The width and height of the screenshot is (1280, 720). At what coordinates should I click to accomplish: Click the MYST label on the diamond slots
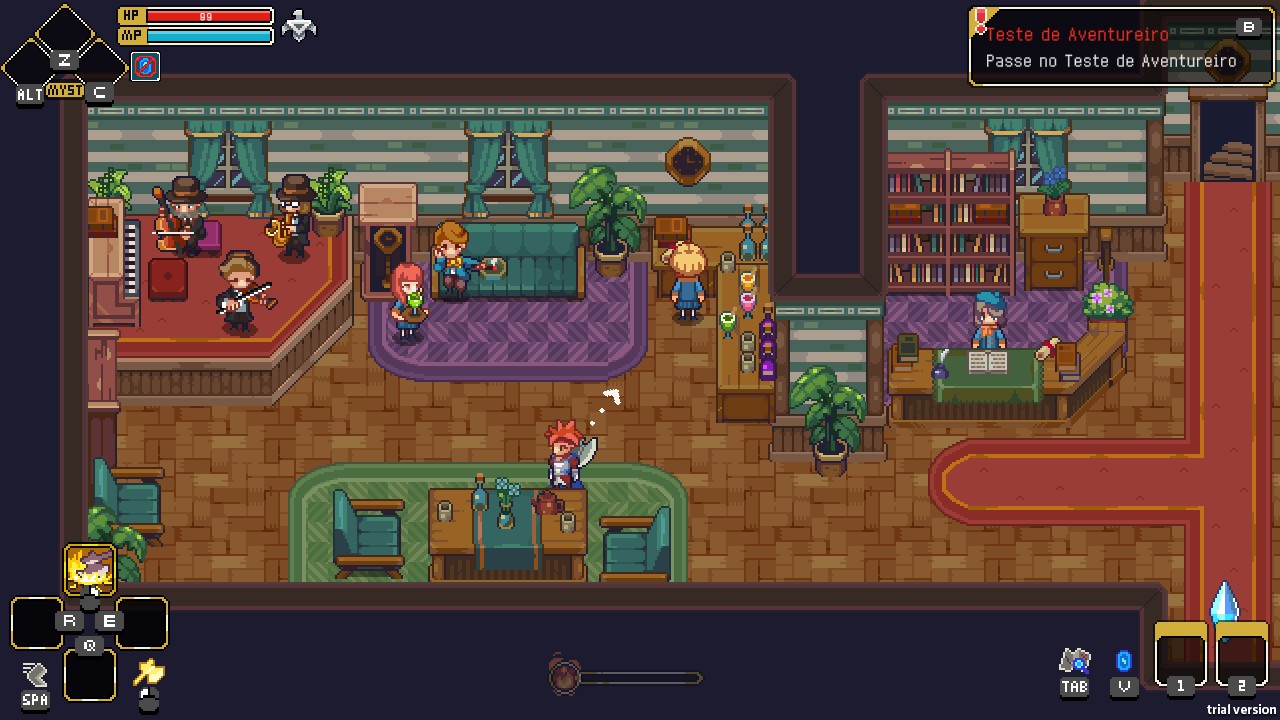[x=65, y=90]
